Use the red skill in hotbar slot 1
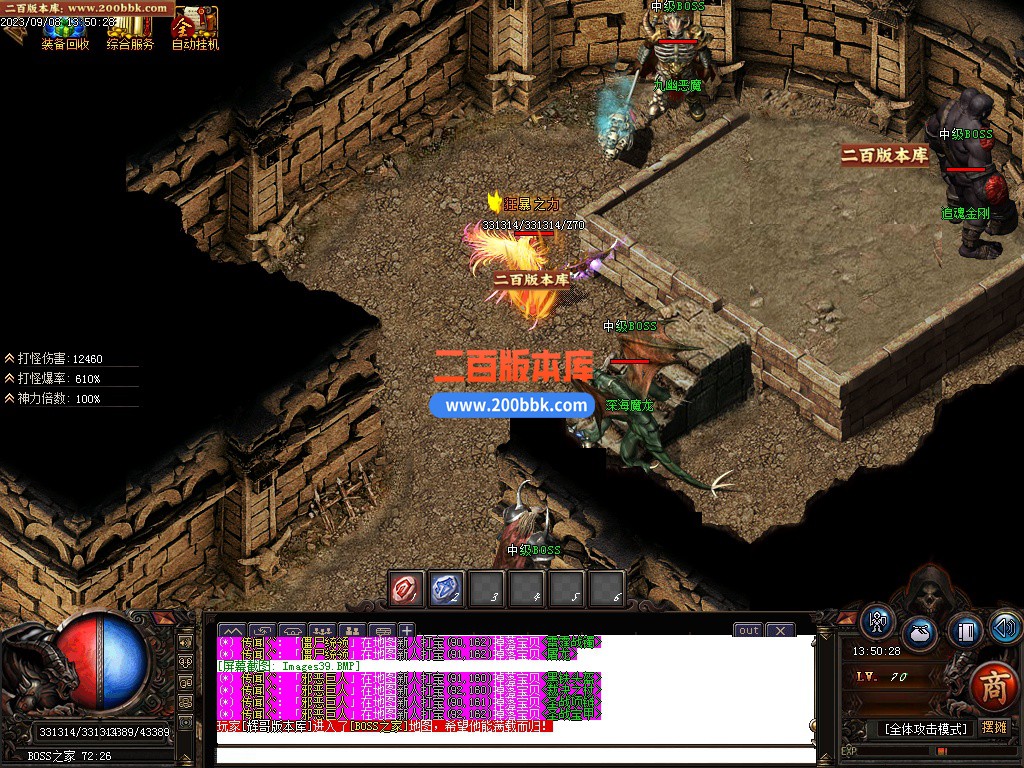This screenshot has height=768, width=1024. point(407,589)
